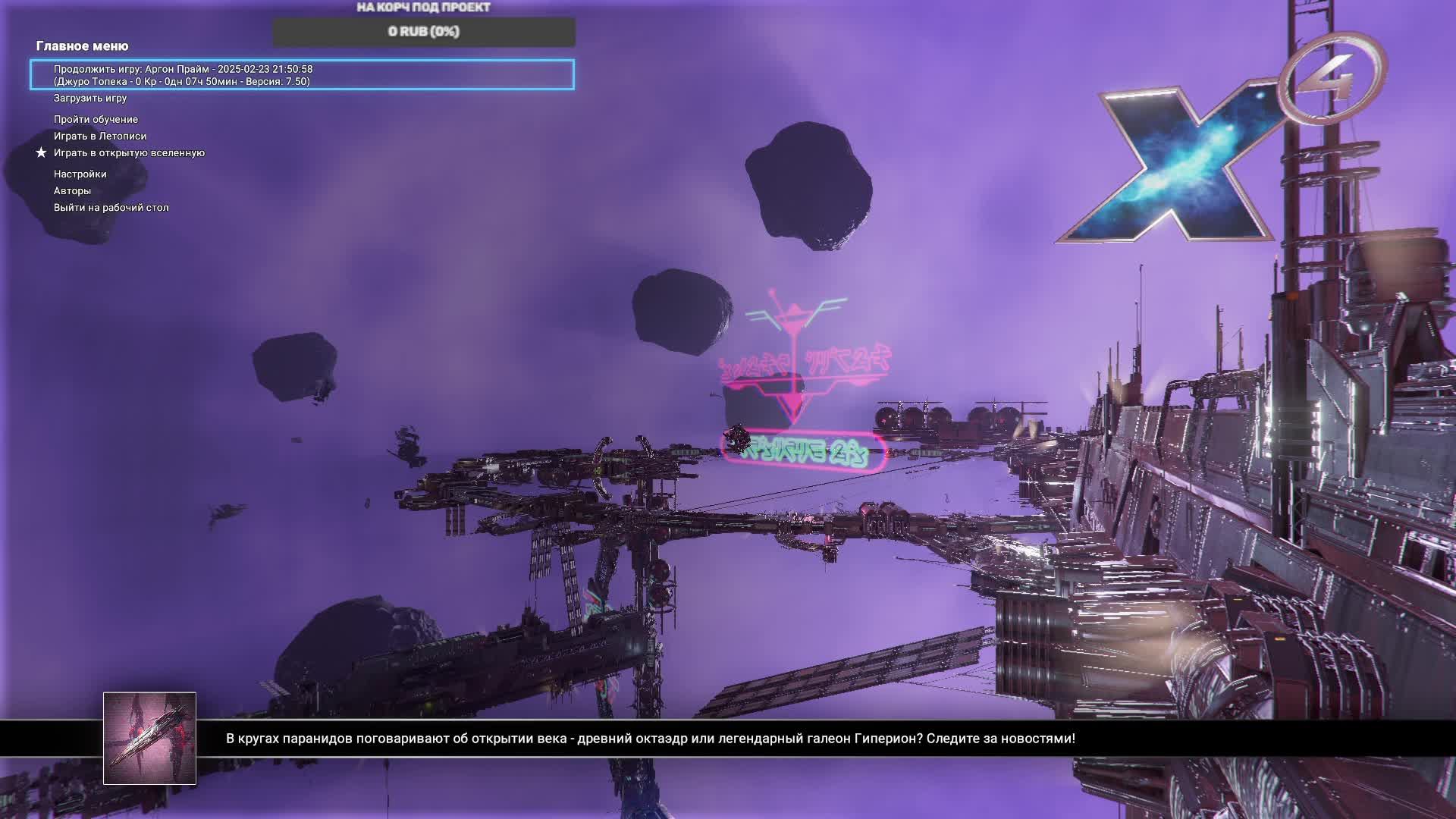
Task: Click the donation goal bar overlay
Action: [424, 32]
